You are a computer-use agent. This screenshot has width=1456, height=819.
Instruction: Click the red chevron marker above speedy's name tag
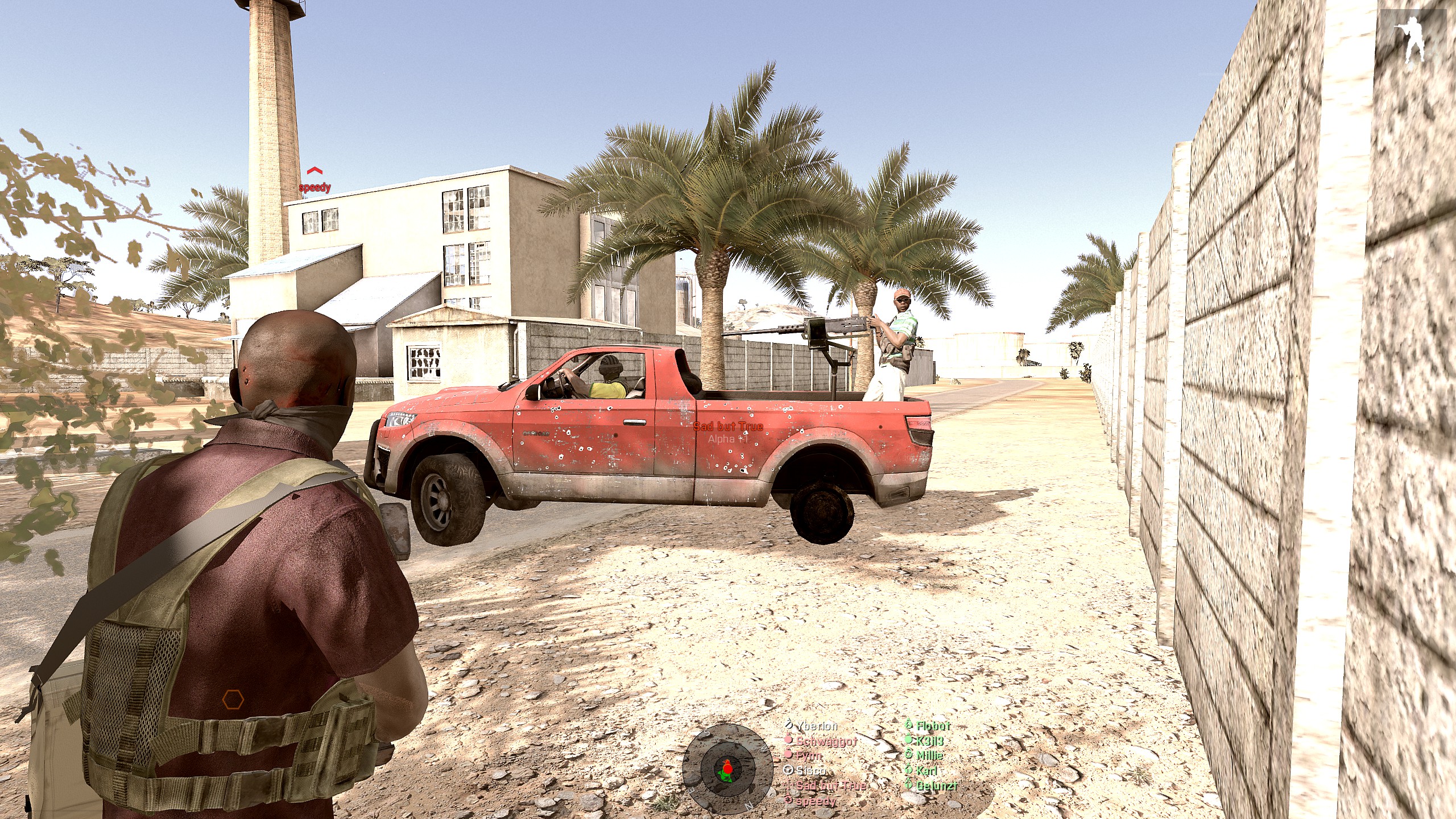(315, 171)
